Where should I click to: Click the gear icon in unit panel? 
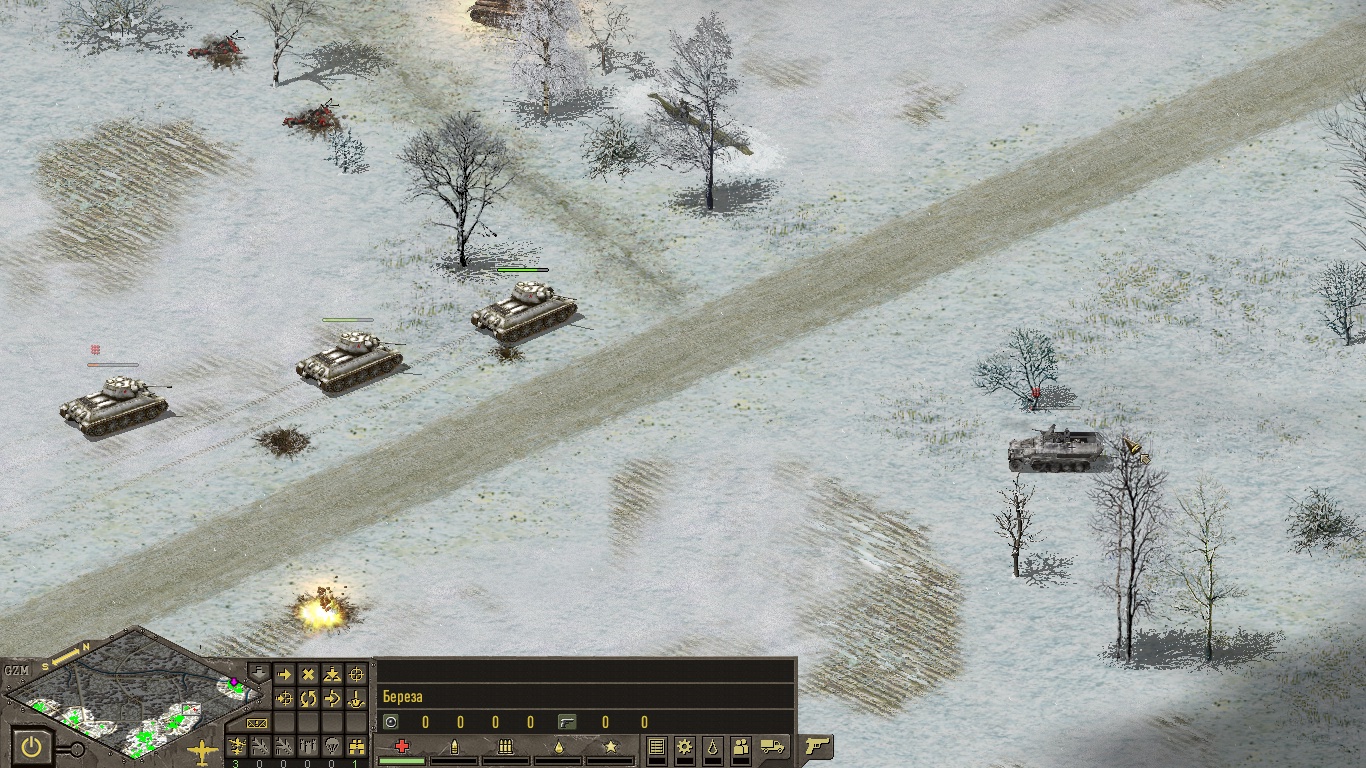[x=684, y=746]
